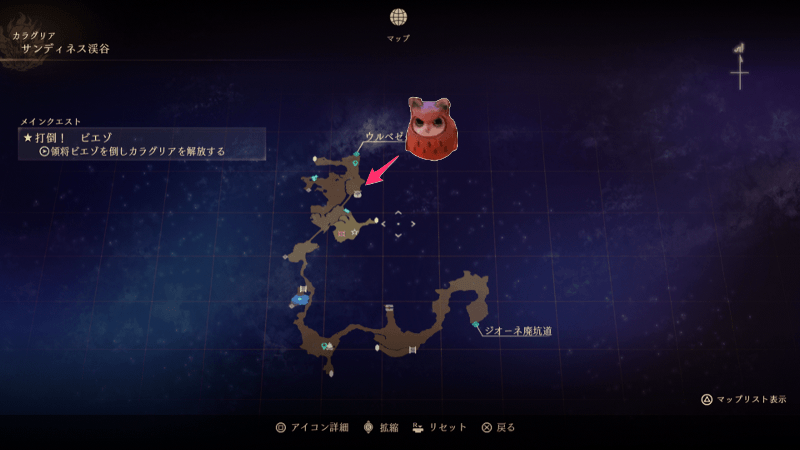
Task: Select the main quest 打倒！ビエゾ tracker
Action: (x=140, y=143)
